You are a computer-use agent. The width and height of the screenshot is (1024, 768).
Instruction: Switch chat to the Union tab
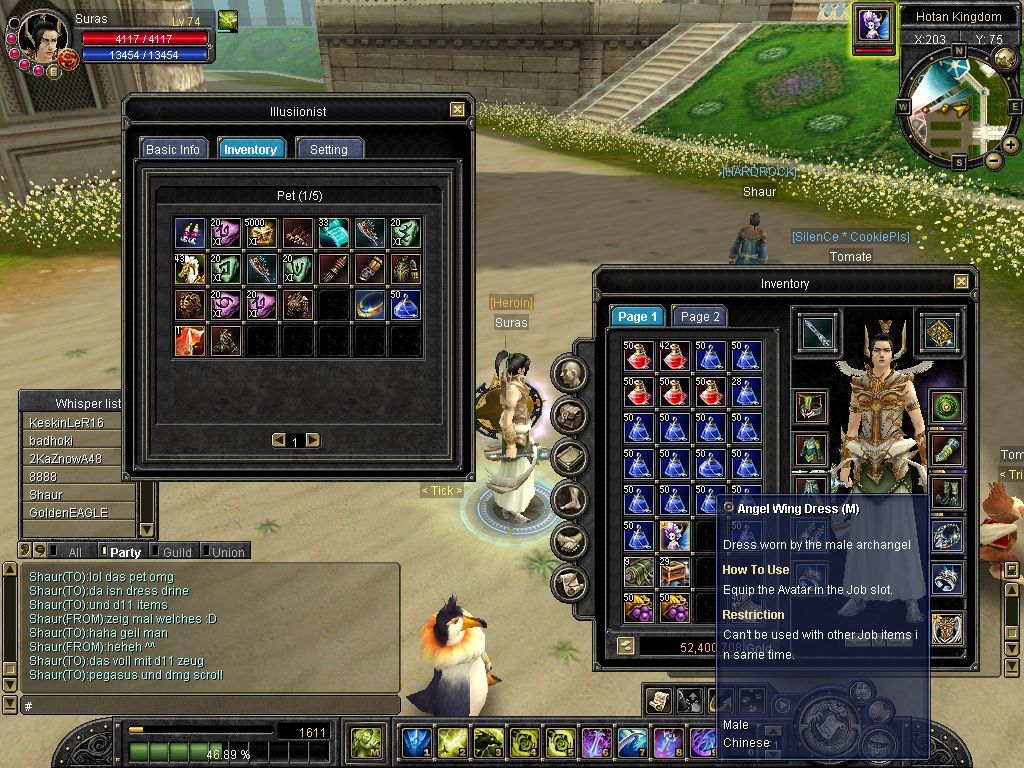227,552
